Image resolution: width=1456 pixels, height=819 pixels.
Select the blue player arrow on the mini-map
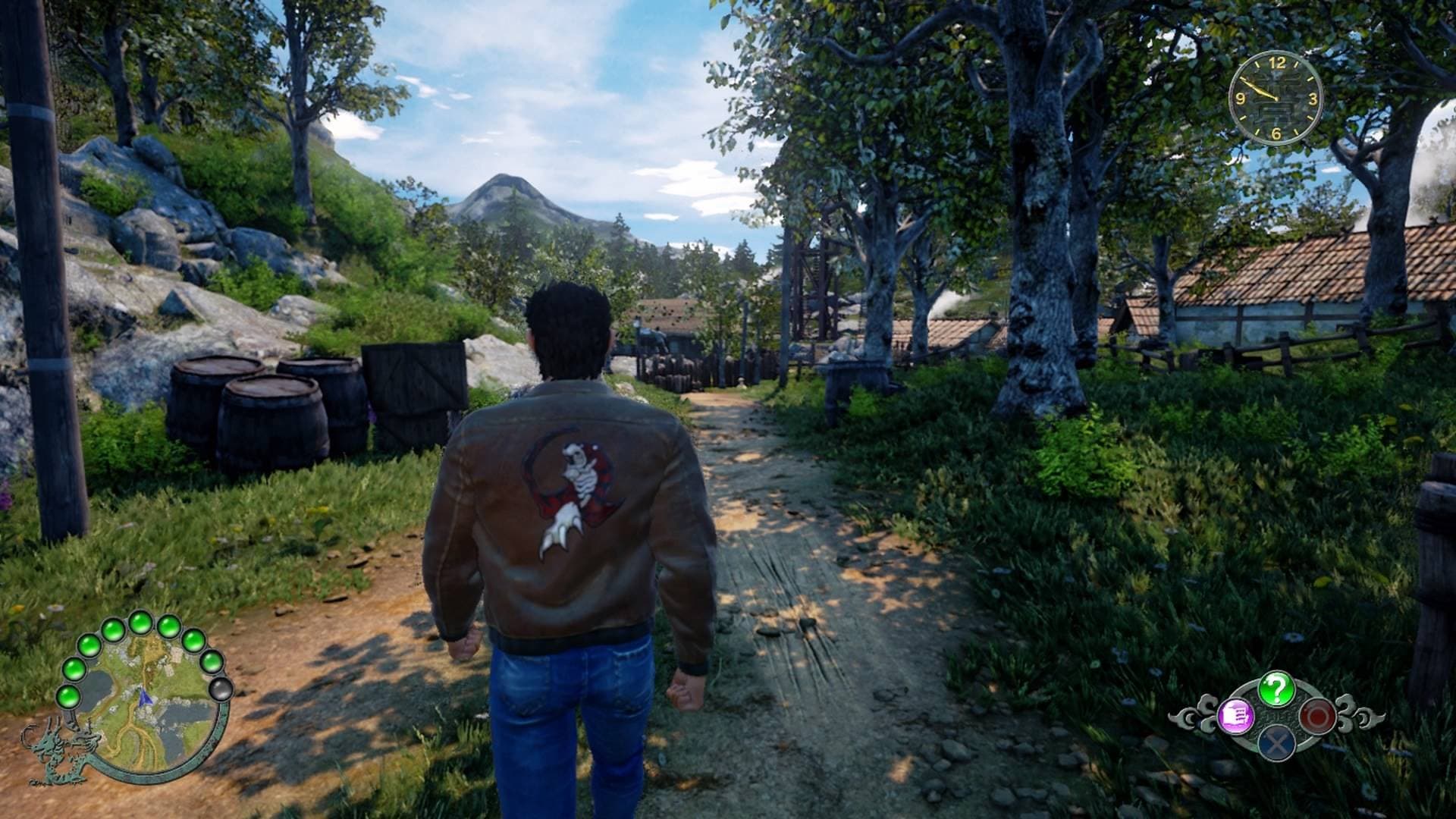tap(144, 698)
